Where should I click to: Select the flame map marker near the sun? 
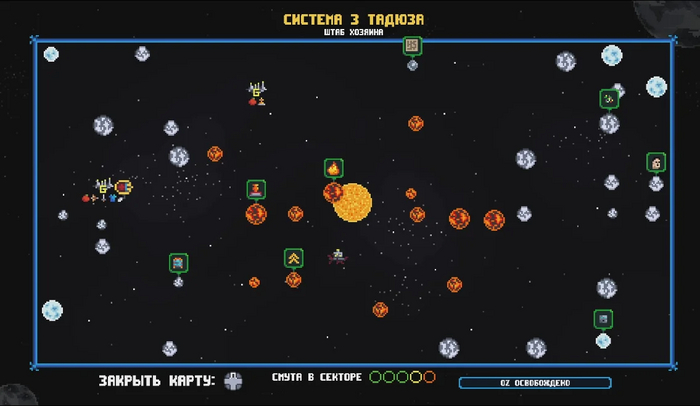(x=333, y=168)
